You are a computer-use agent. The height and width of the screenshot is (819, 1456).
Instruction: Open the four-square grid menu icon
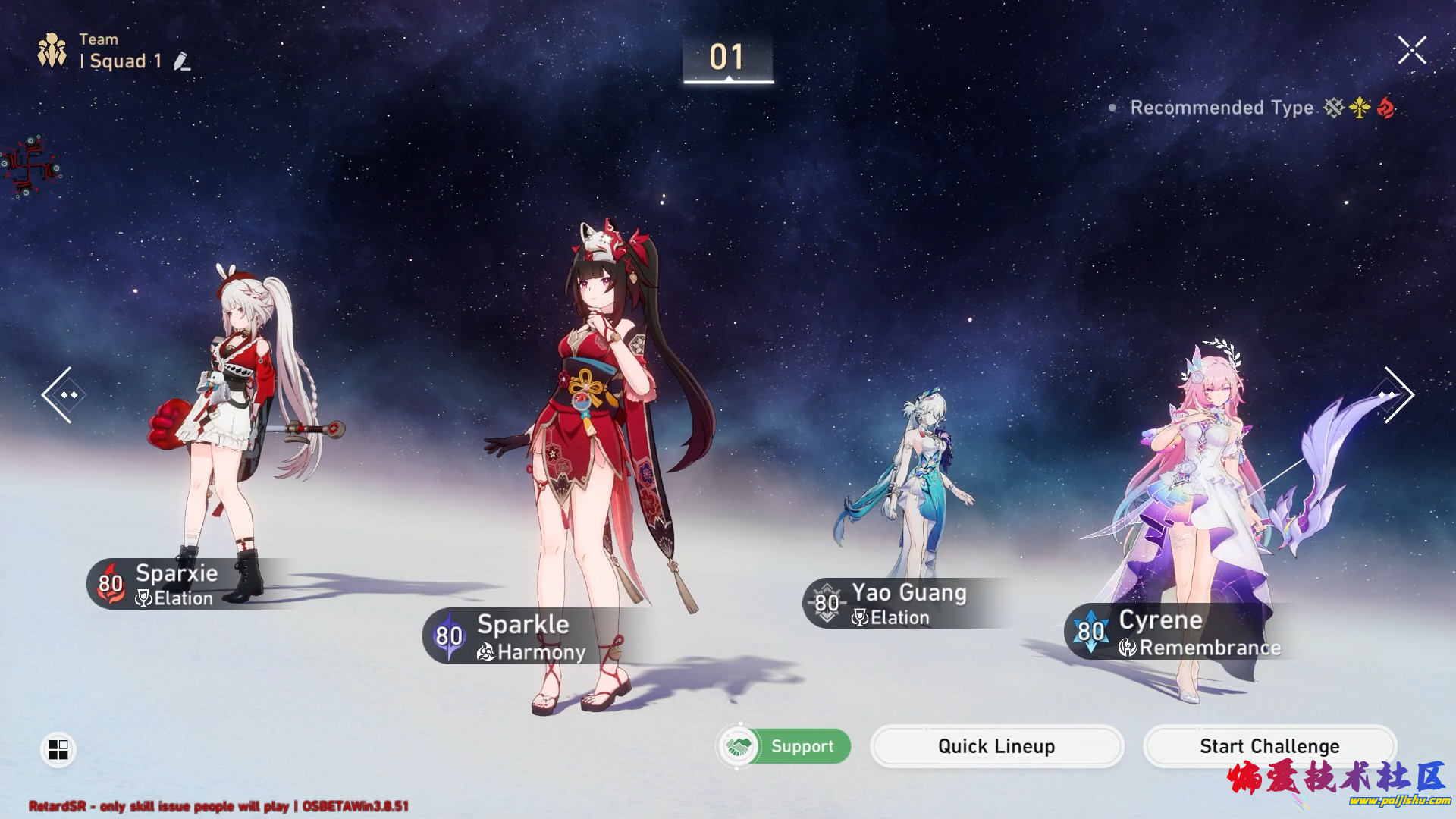click(x=58, y=749)
